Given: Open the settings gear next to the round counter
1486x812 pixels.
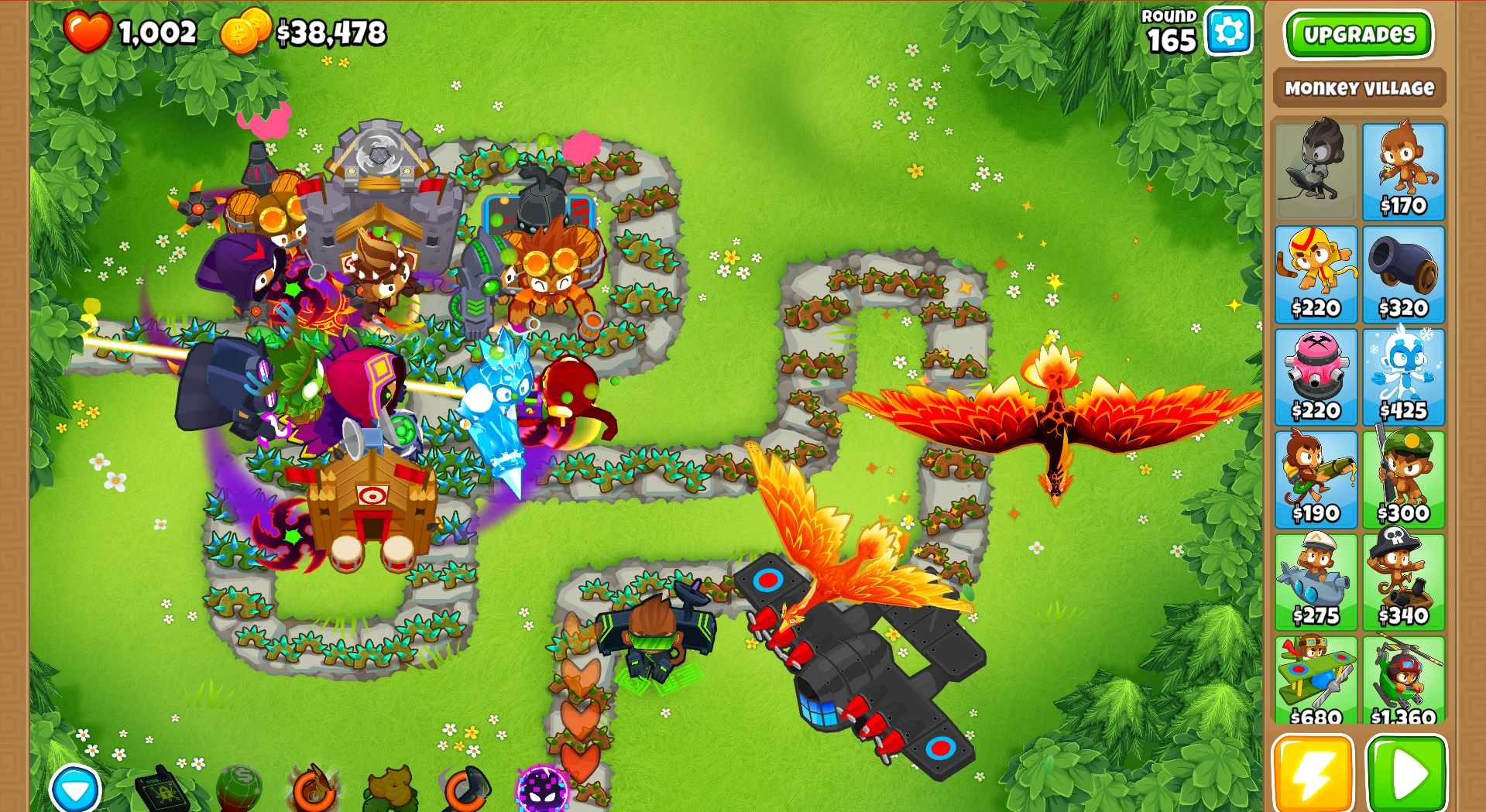Looking at the screenshot, I should (x=1229, y=31).
